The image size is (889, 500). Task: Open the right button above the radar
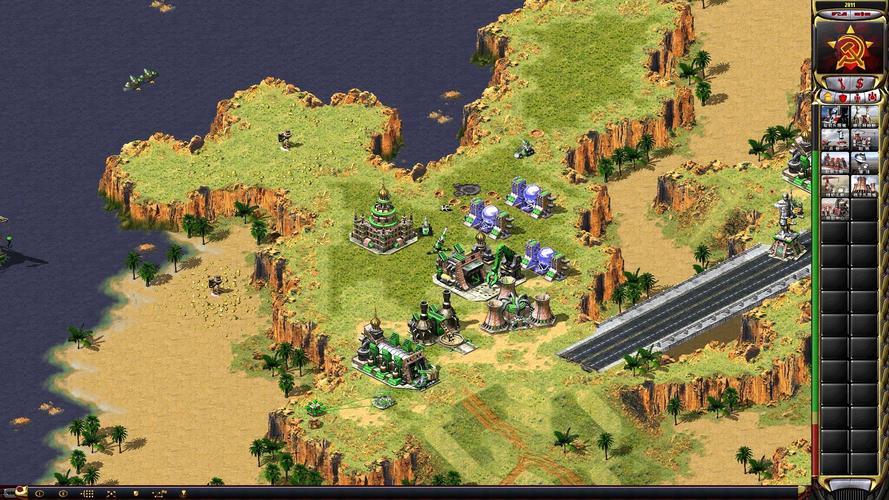[x=864, y=14]
